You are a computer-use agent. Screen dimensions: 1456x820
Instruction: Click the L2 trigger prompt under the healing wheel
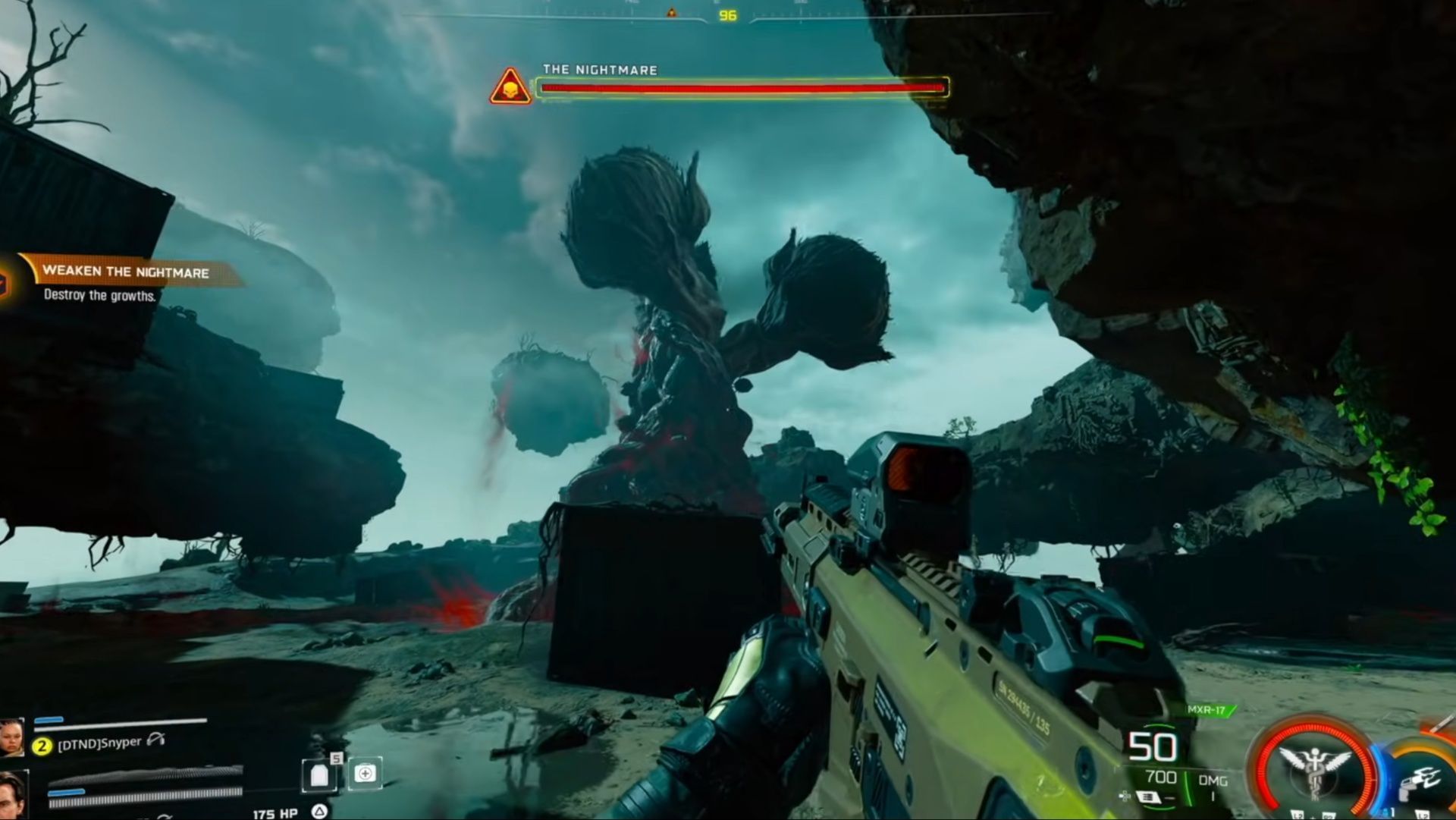pos(1298,815)
